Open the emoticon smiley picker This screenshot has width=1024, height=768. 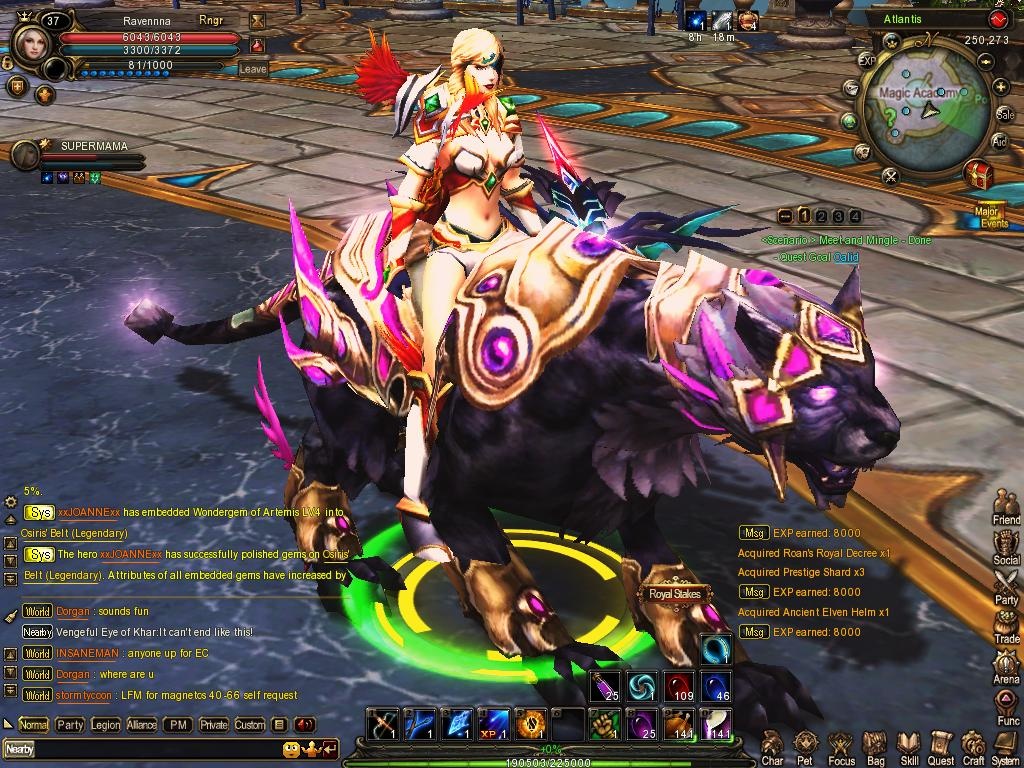(x=291, y=748)
